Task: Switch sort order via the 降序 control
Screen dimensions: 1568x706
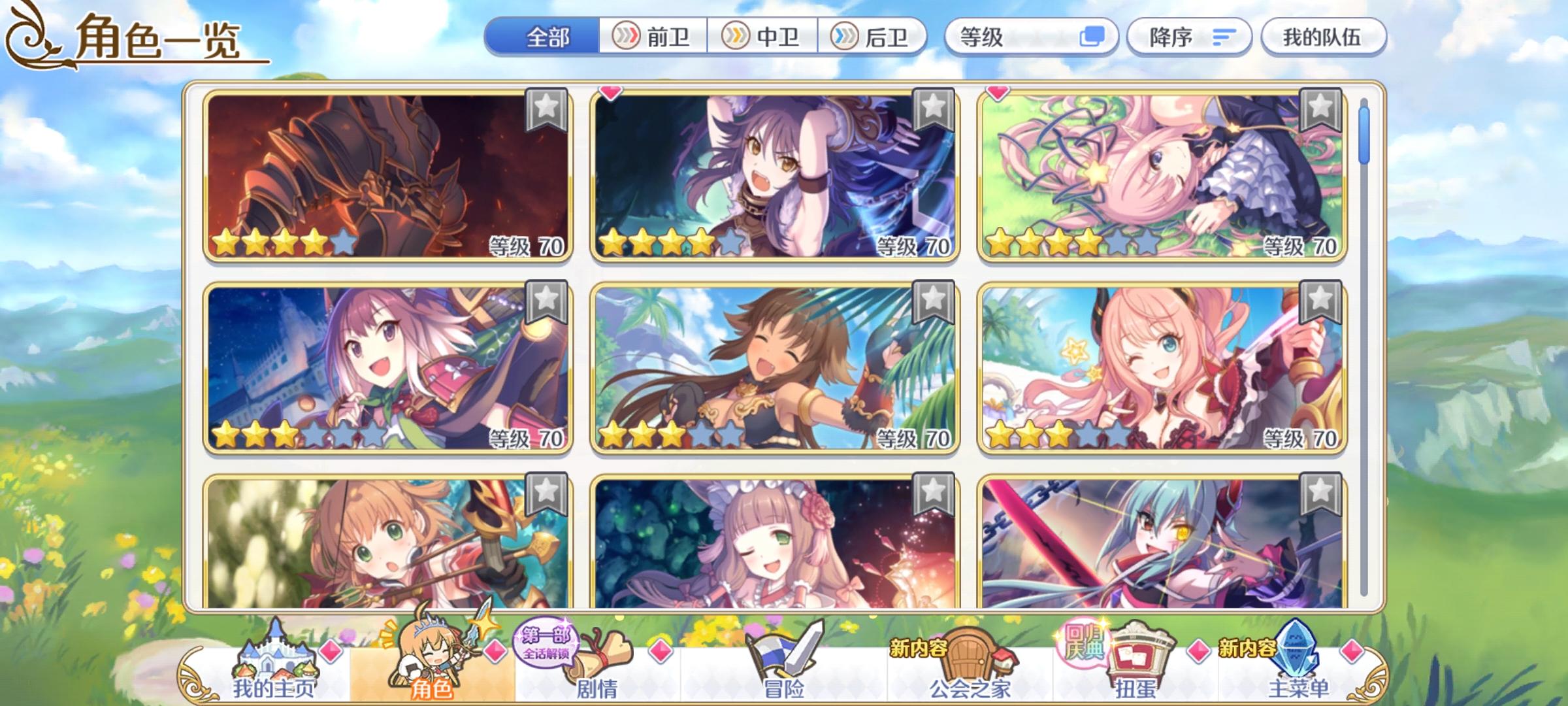Action: pos(1190,37)
